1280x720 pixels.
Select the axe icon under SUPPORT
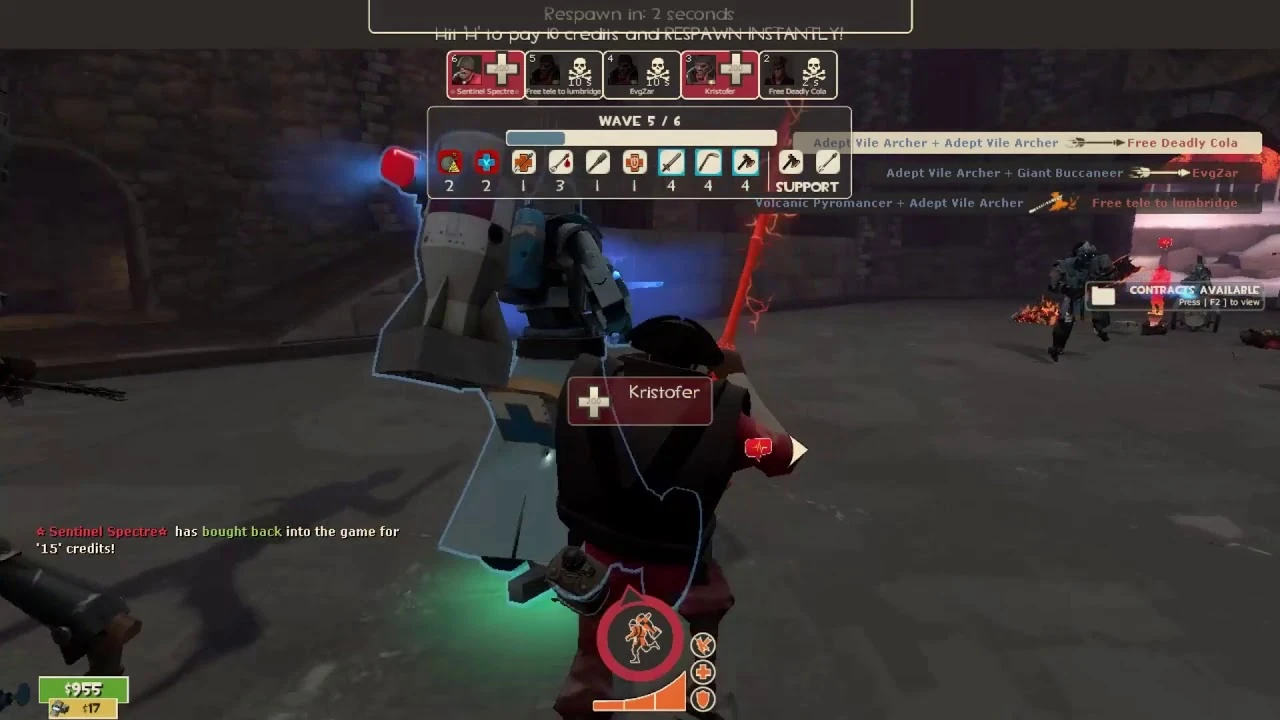[793, 162]
